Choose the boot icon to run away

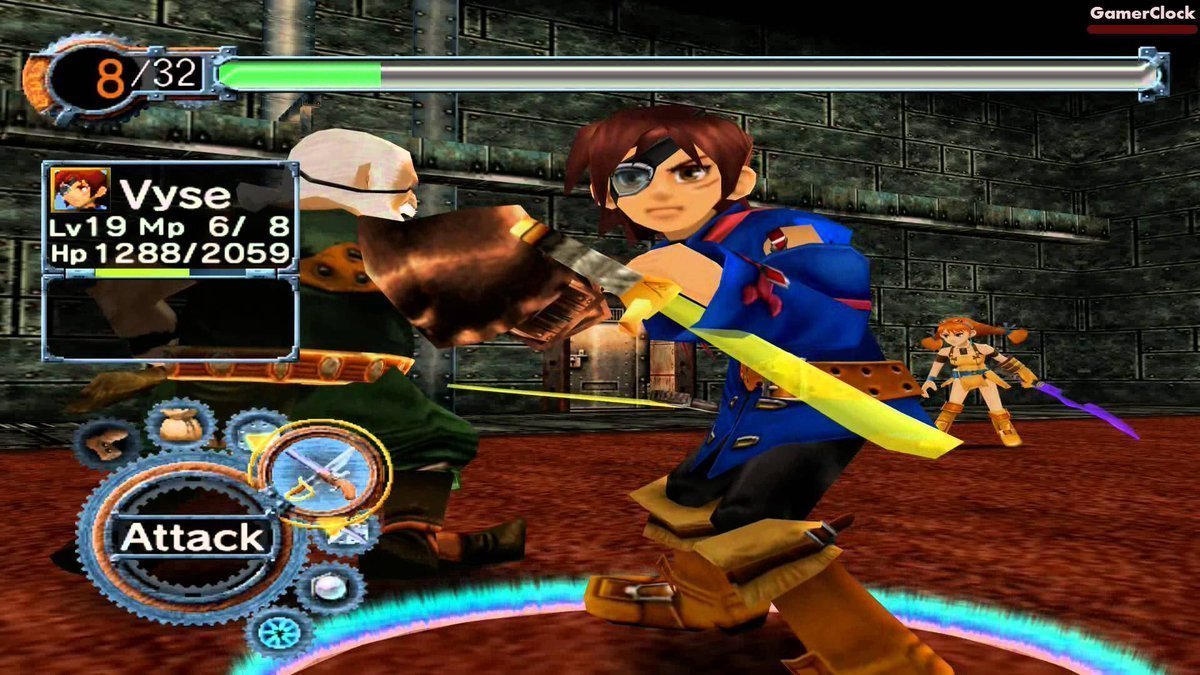tap(107, 444)
